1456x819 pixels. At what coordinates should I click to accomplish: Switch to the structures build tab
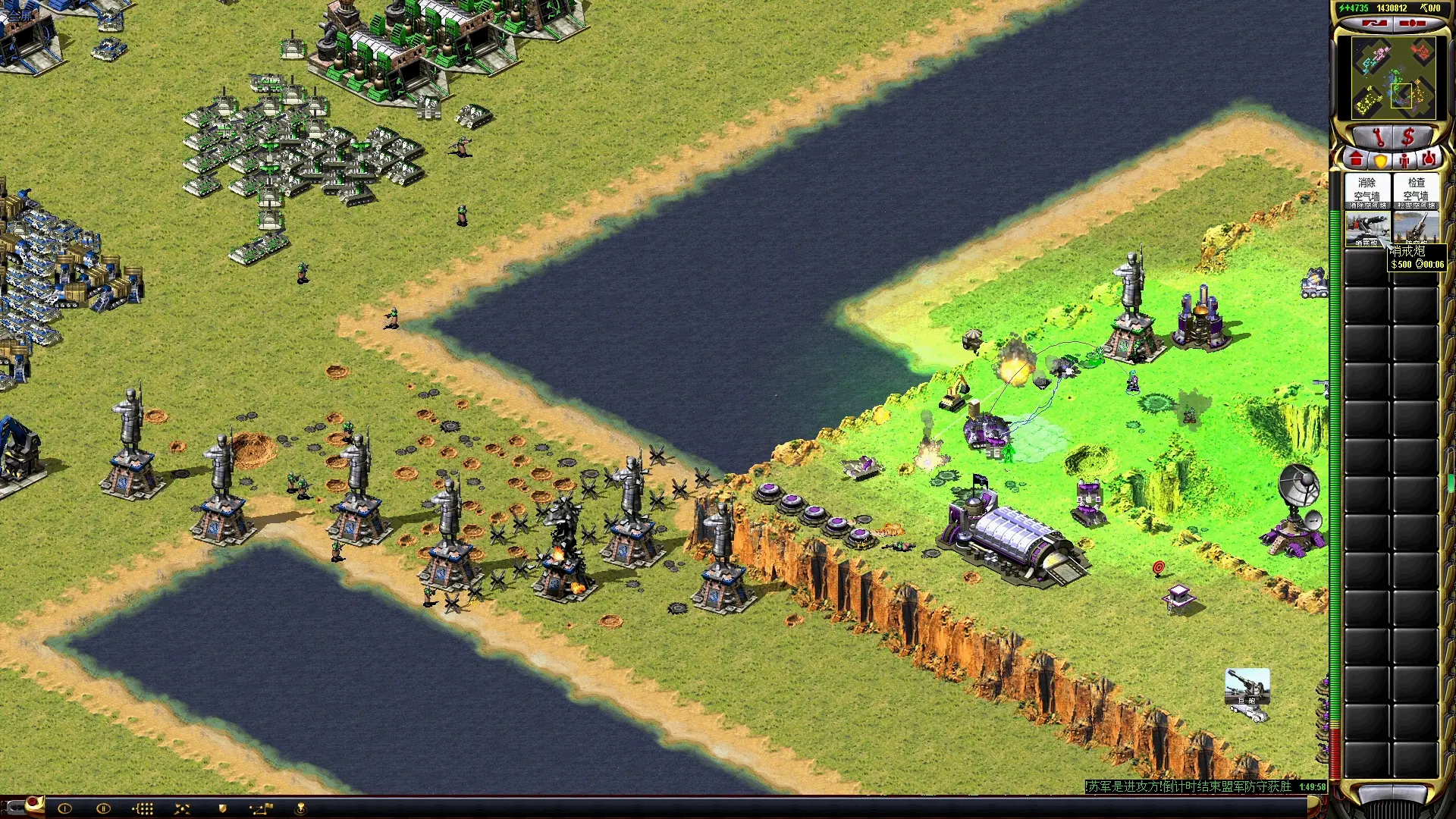1356,160
